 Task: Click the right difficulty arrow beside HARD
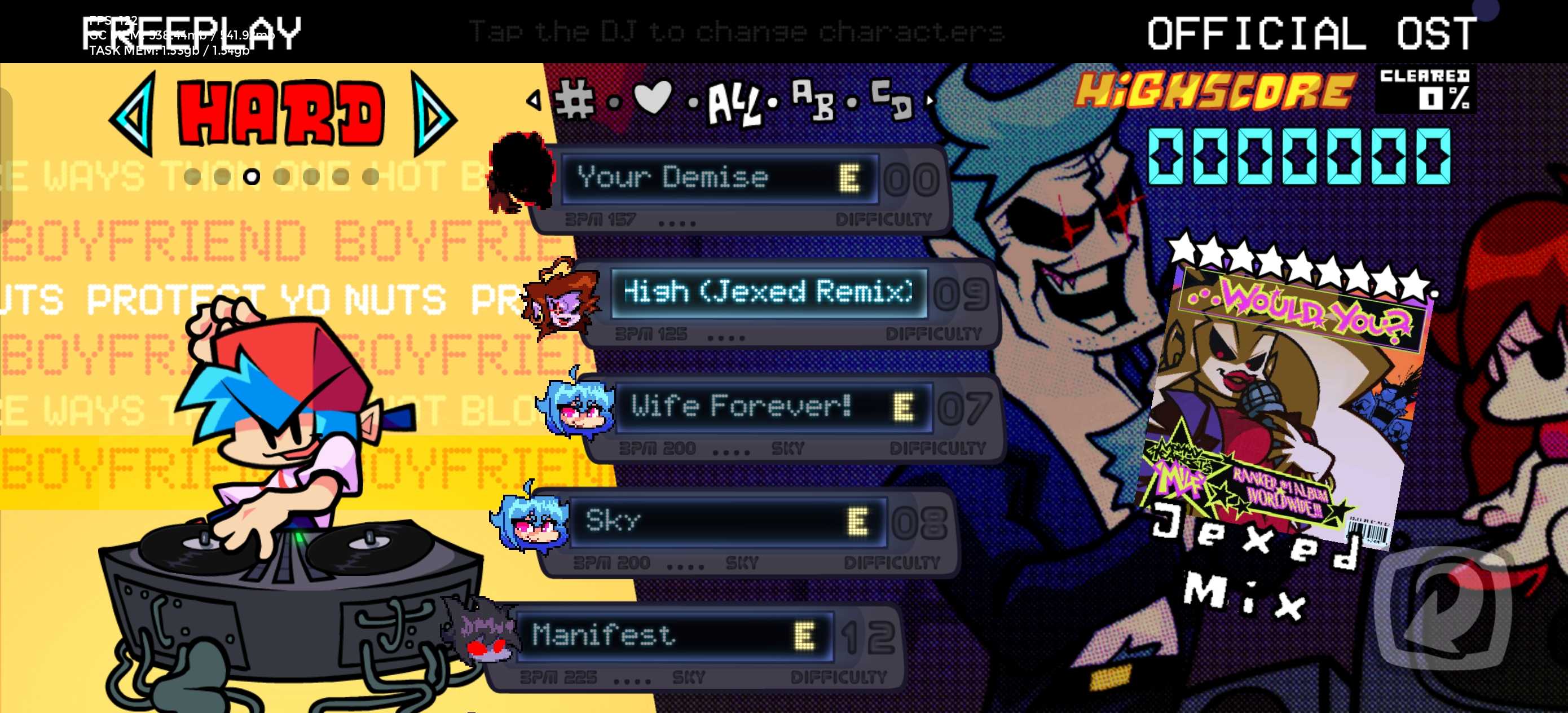433,115
